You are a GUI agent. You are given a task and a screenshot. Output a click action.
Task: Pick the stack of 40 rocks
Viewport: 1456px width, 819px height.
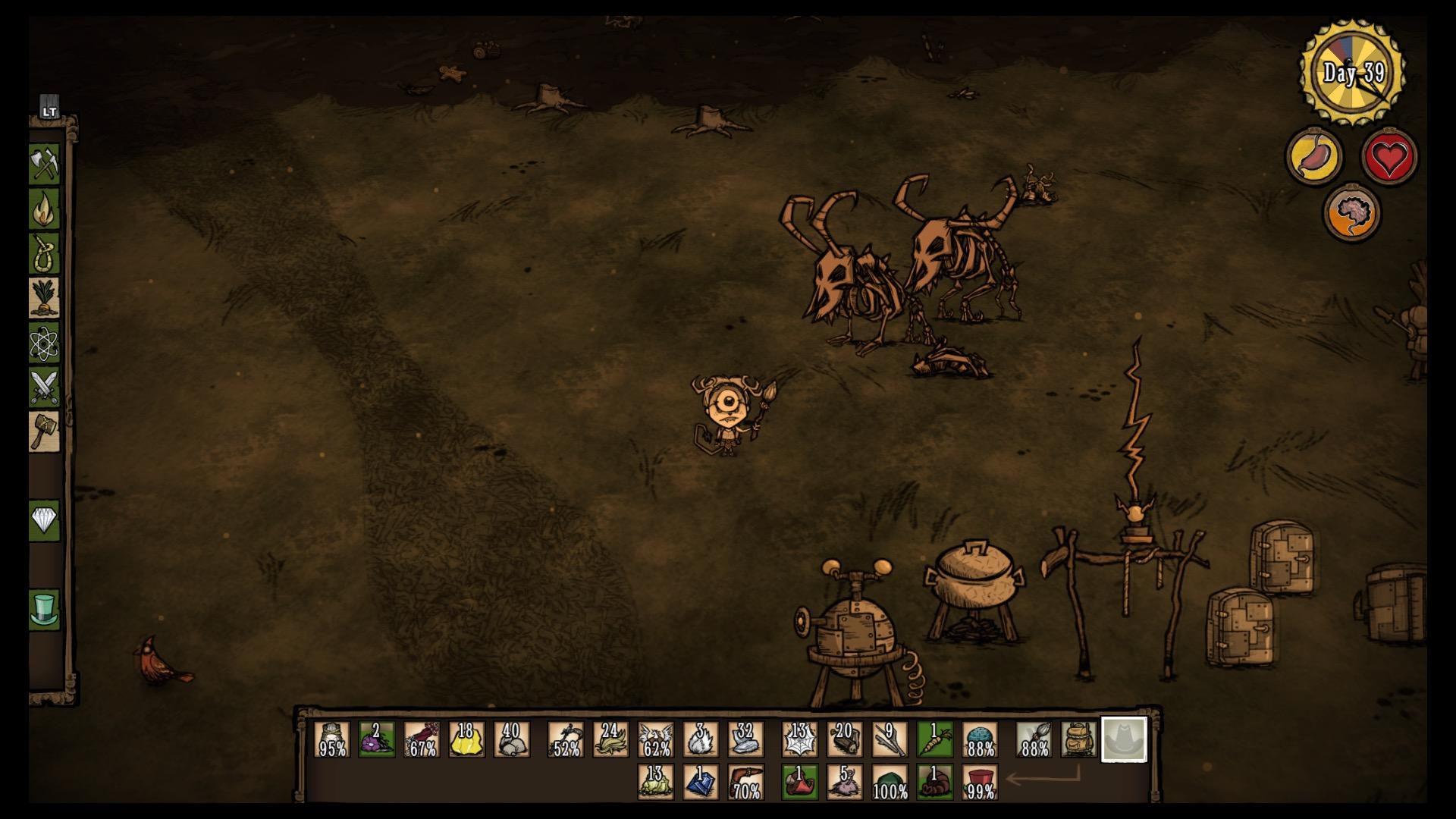pos(512,739)
